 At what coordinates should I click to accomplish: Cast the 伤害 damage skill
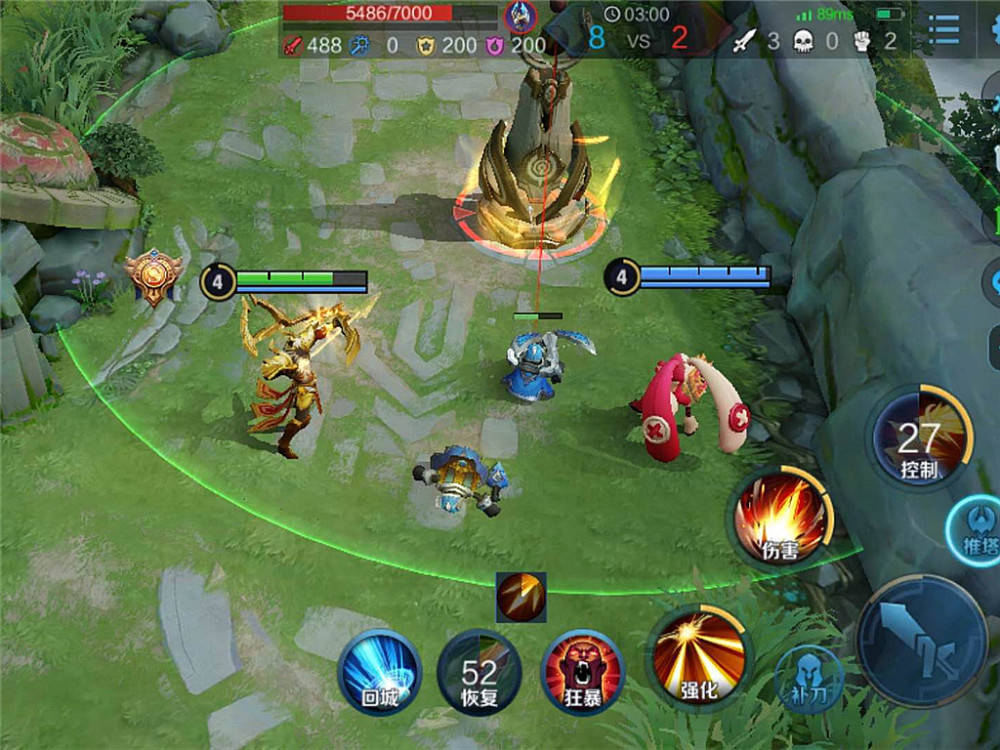[x=780, y=518]
